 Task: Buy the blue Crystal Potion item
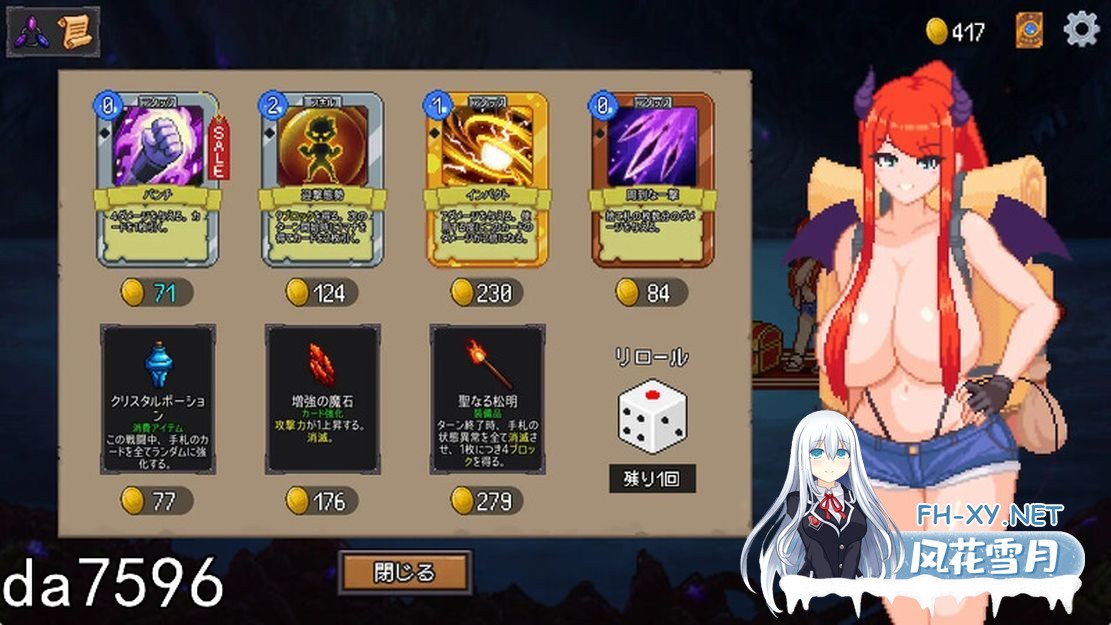(x=158, y=398)
